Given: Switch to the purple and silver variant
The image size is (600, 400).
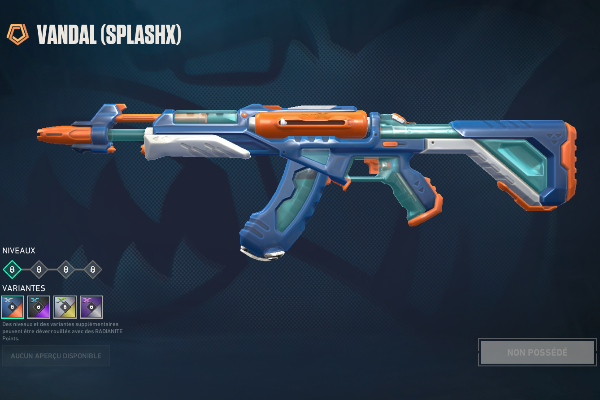Looking at the screenshot, I should pos(91,306).
